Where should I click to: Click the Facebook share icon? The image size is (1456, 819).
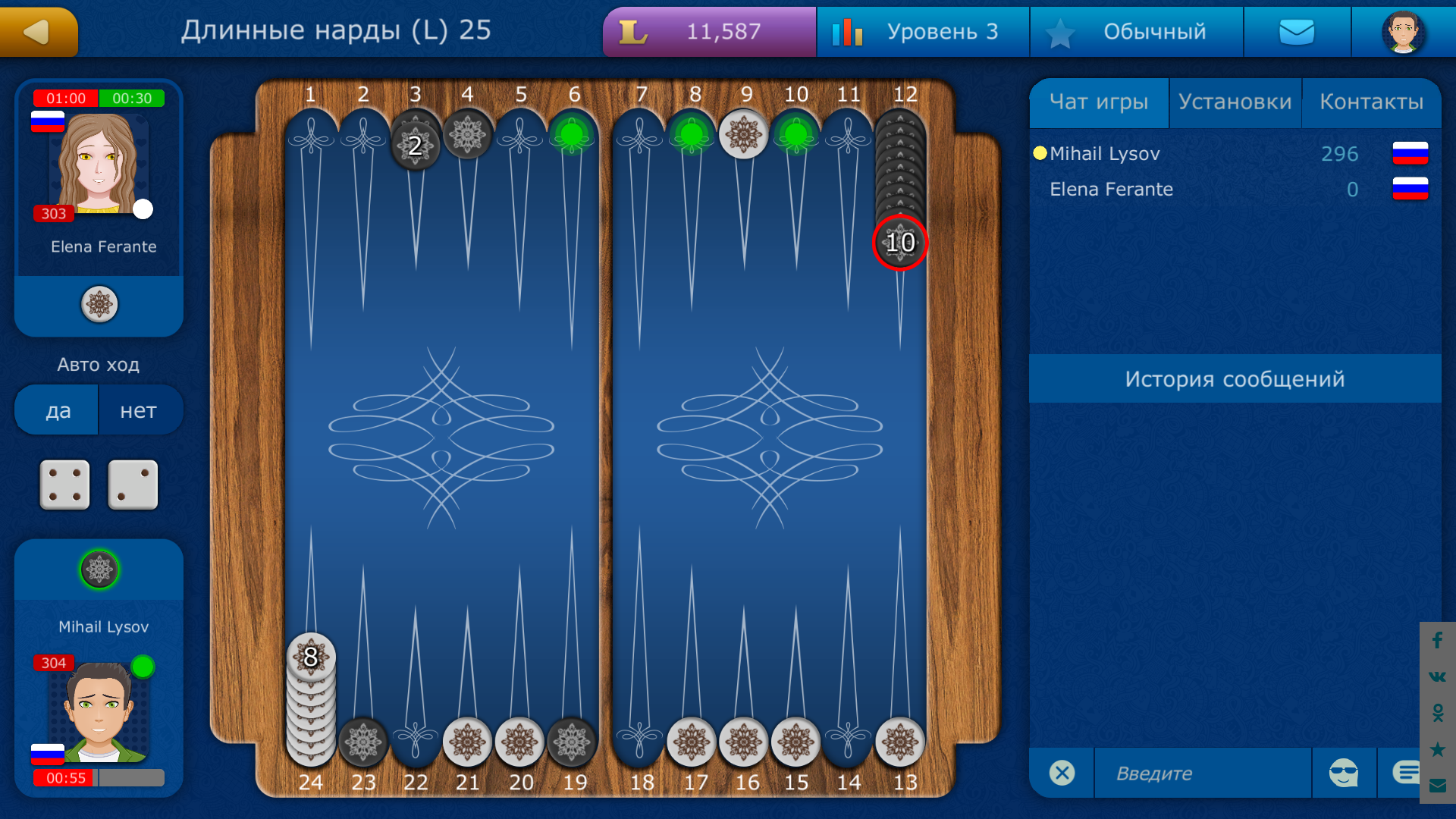(x=1436, y=641)
